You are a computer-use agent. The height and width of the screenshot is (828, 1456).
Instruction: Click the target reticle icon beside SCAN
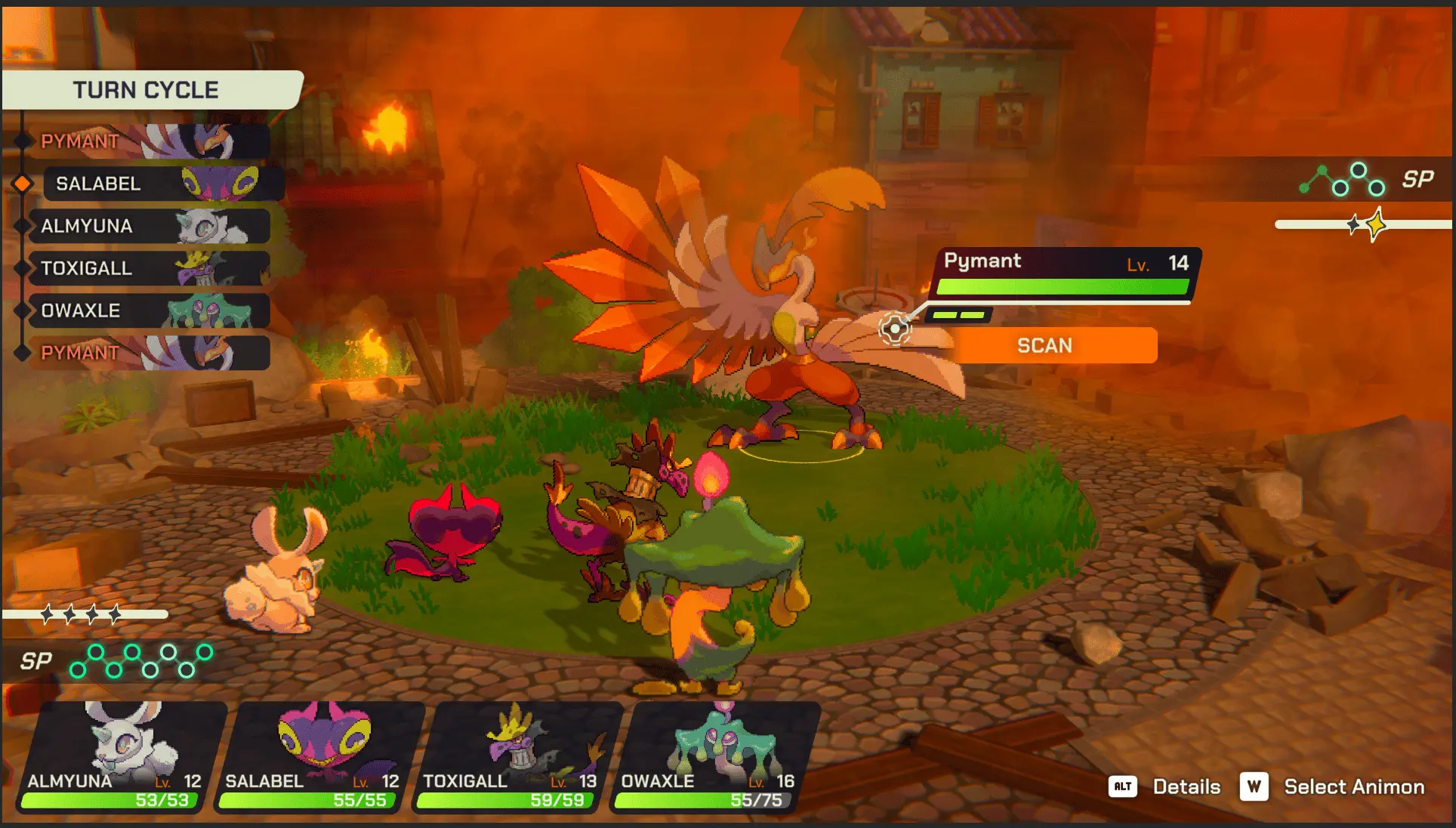pyautogui.click(x=895, y=329)
